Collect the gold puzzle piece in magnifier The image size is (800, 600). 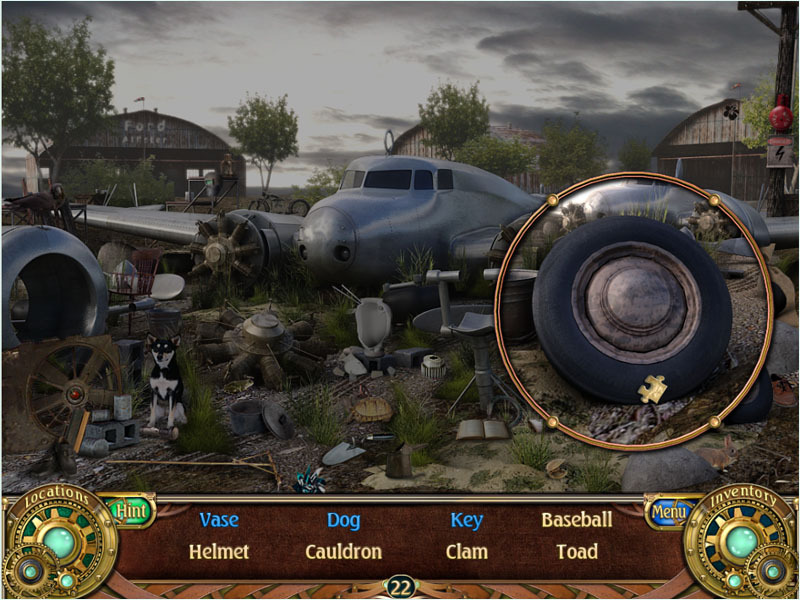653,389
